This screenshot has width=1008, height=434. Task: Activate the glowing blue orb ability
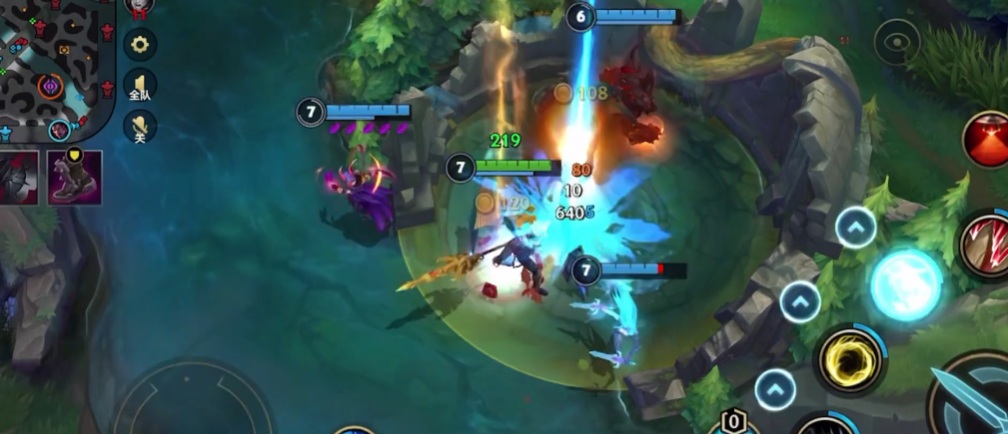906,284
